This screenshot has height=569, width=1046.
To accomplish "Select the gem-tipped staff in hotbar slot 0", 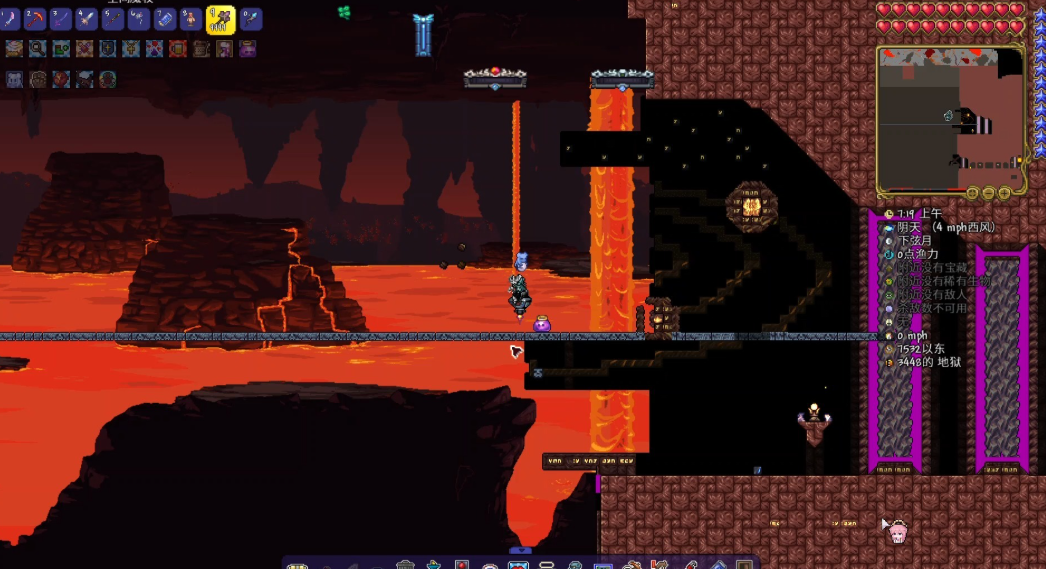I will coord(249,19).
